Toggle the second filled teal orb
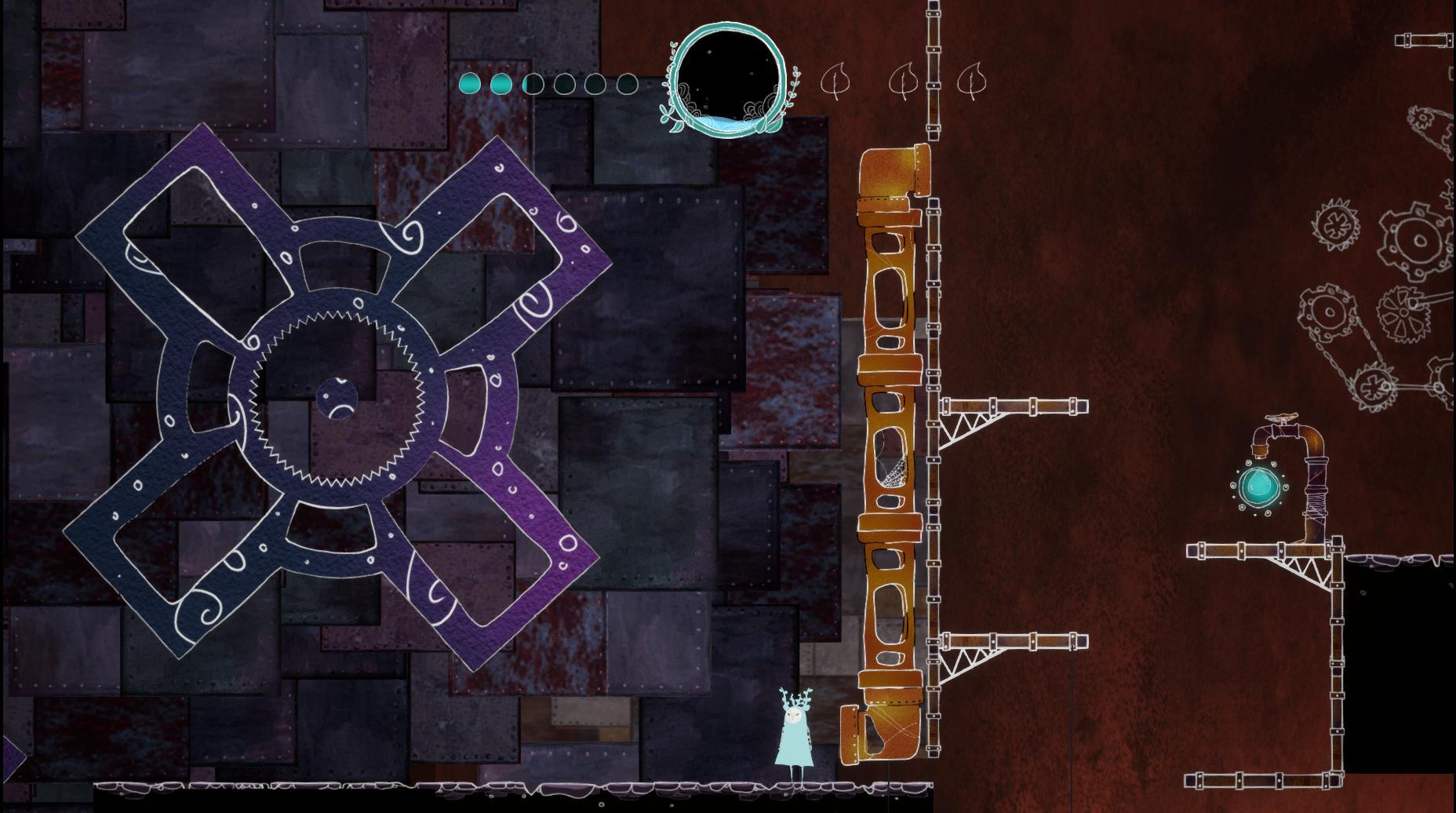This screenshot has height=813, width=1456. (x=502, y=83)
